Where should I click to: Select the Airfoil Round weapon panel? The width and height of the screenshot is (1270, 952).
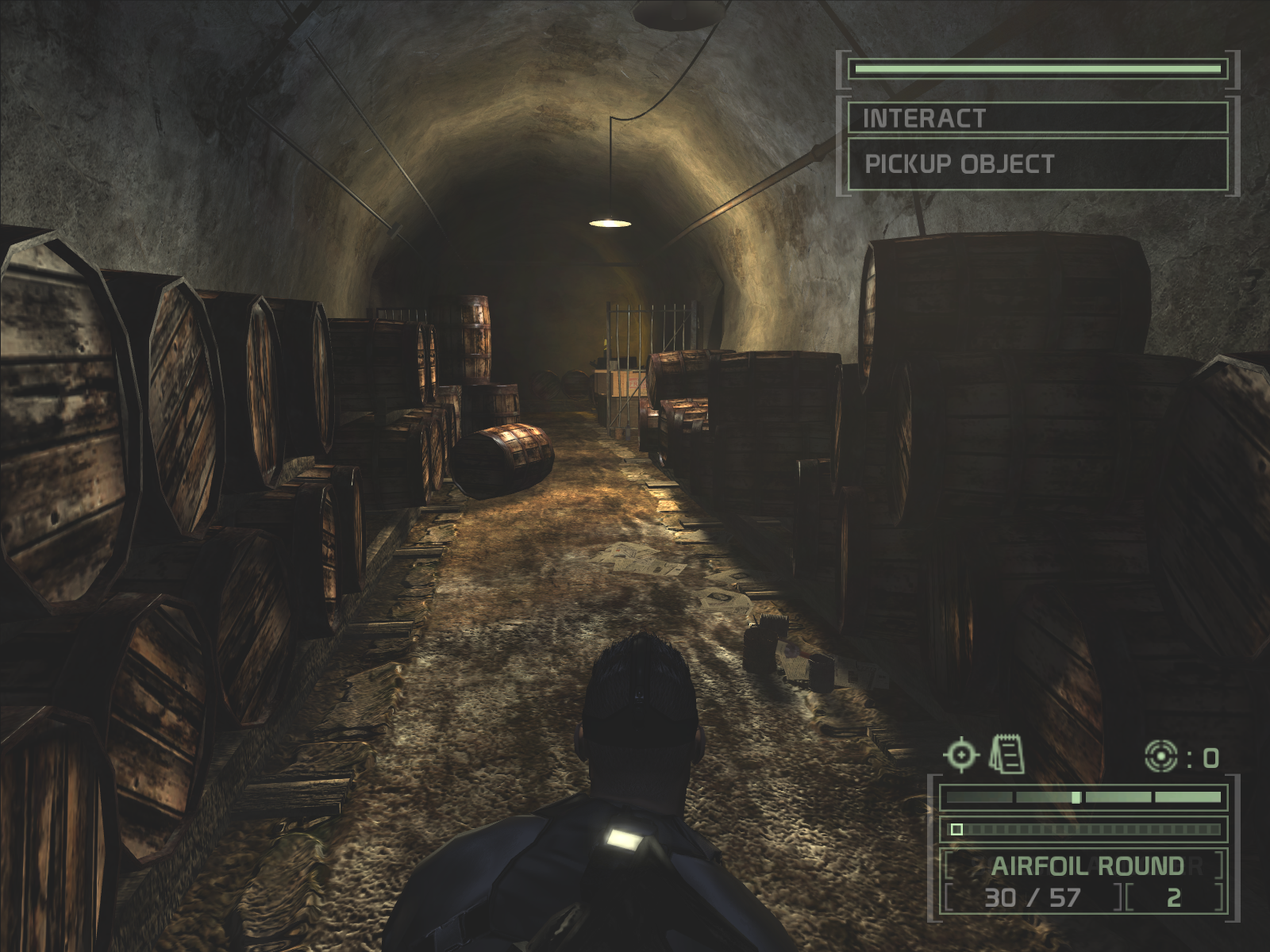coord(1087,866)
